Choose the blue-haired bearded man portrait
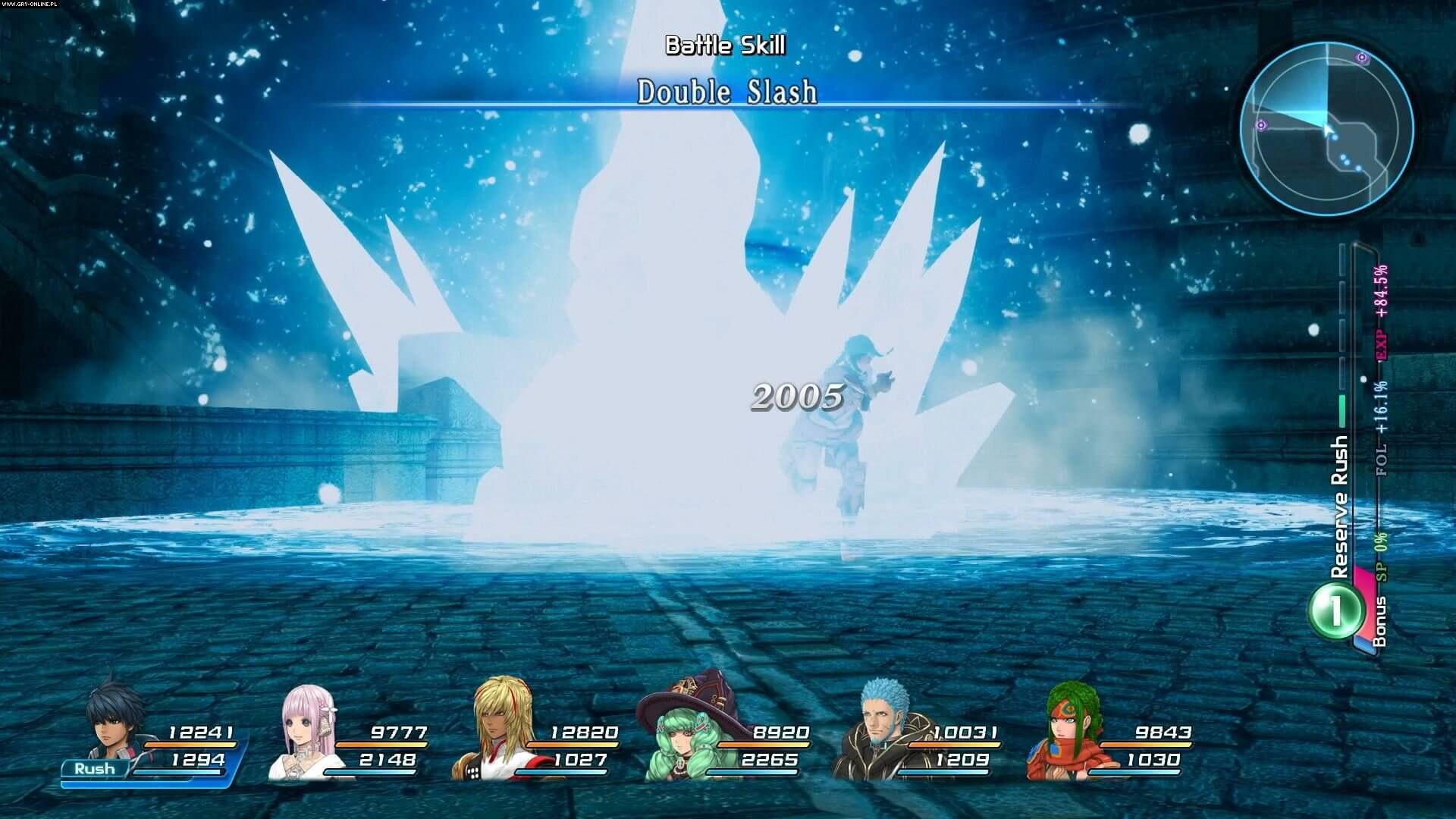This screenshot has width=1456, height=819. coord(880,728)
